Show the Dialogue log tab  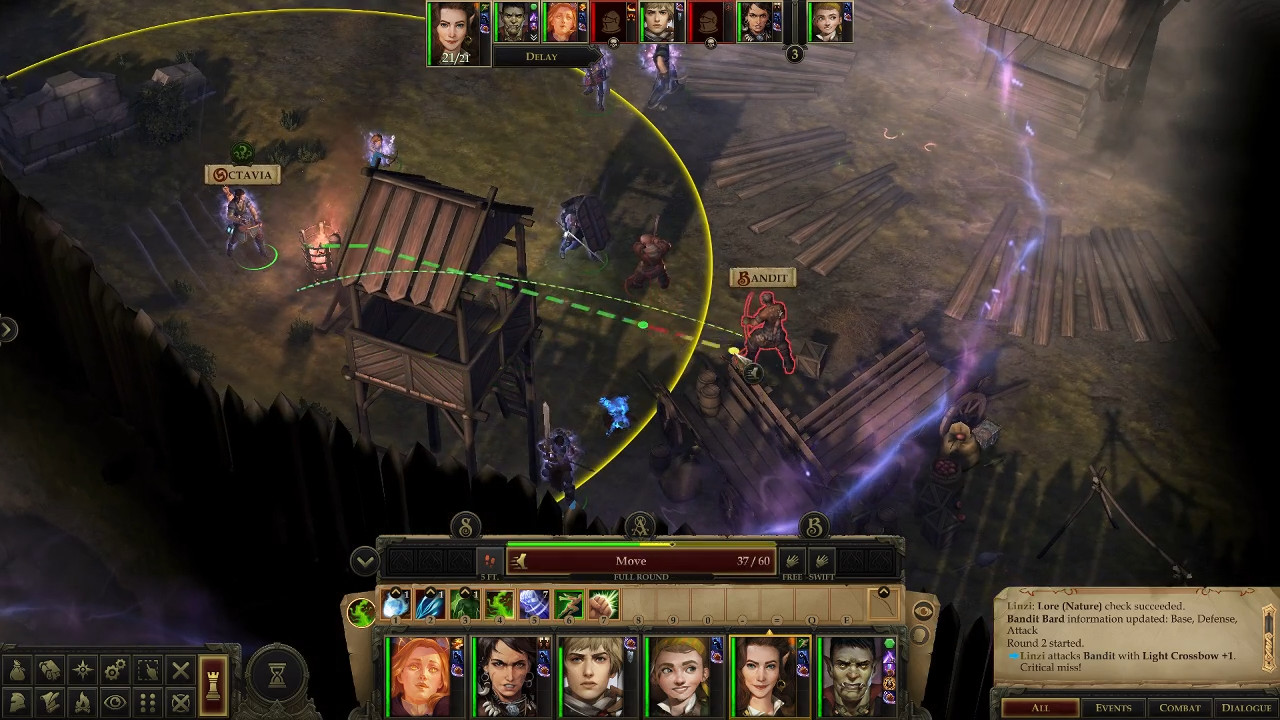[1245, 708]
